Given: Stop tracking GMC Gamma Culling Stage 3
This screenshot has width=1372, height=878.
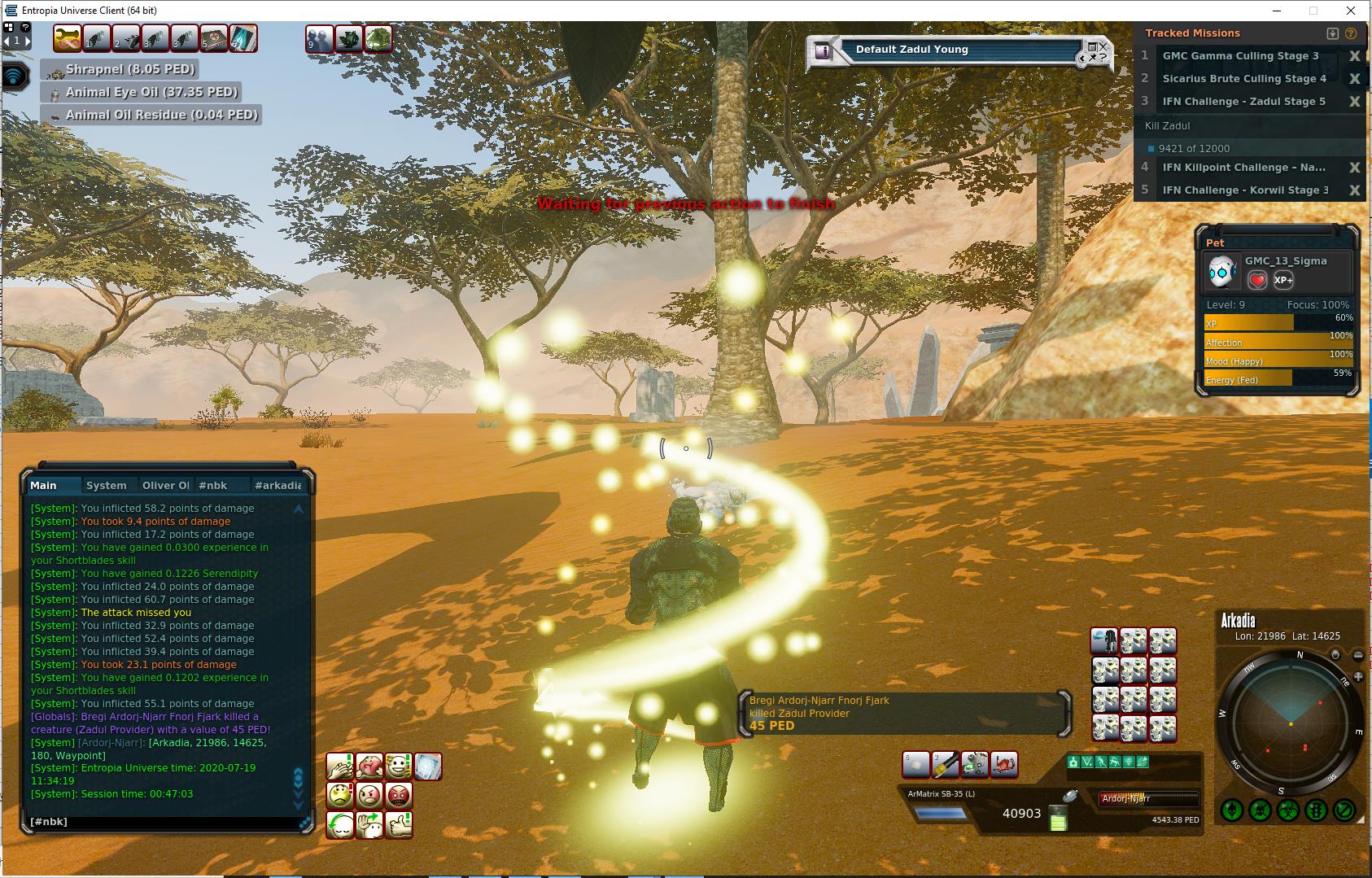Looking at the screenshot, I should tap(1354, 56).
